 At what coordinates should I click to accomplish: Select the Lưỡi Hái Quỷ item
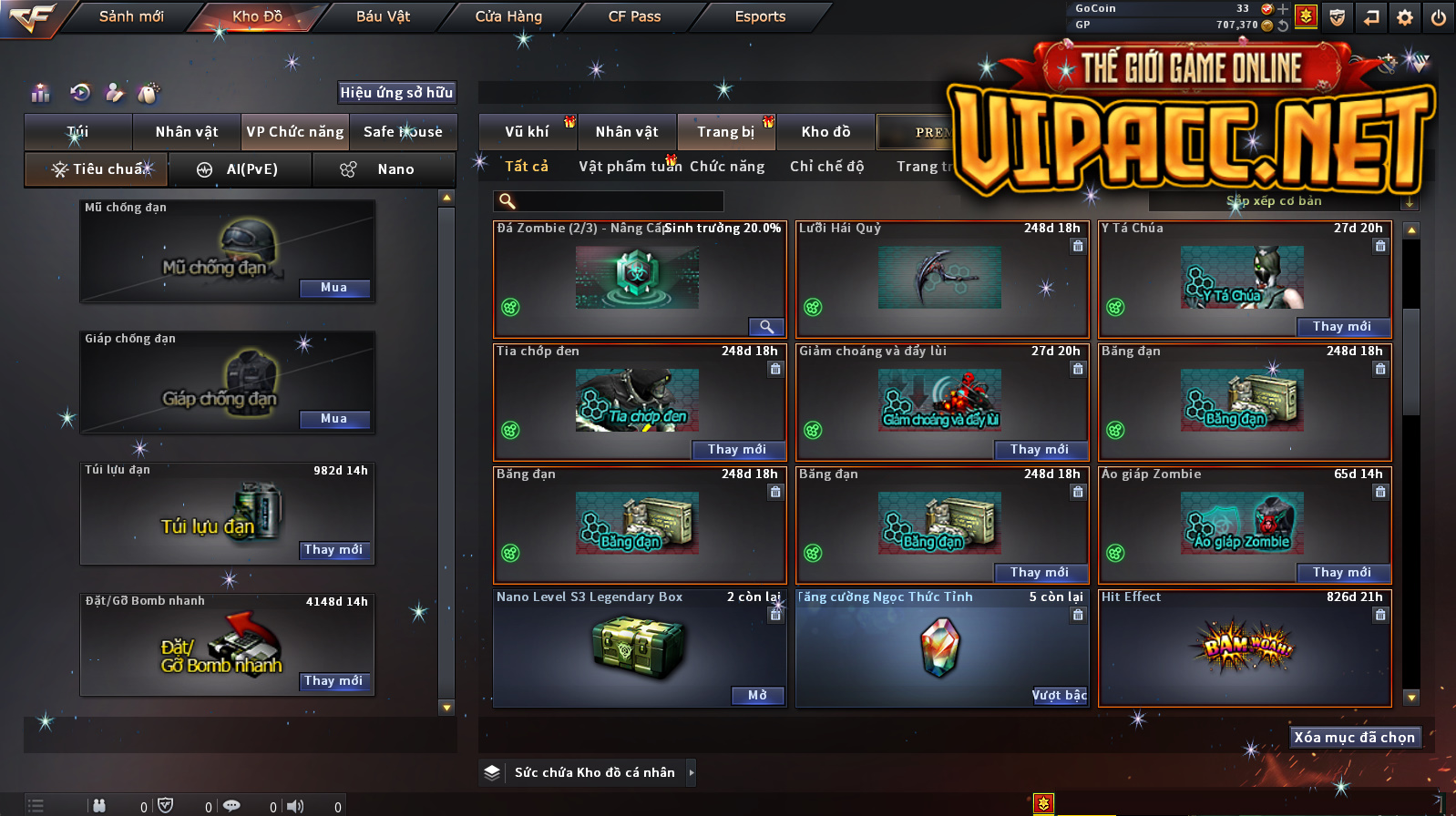(x=940, y=279)
